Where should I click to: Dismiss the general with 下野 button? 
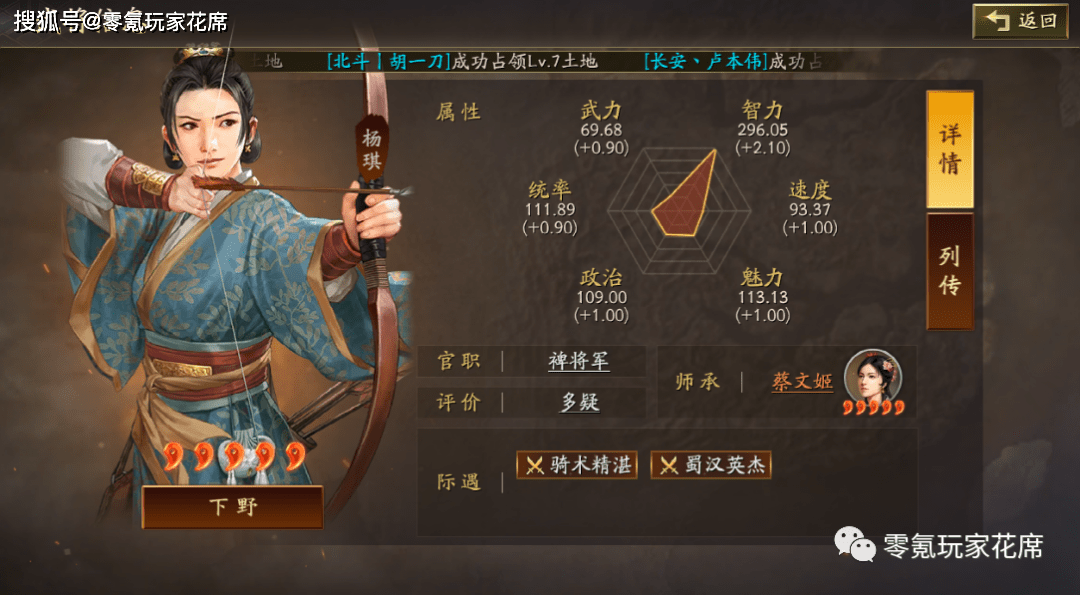[232, 507]
